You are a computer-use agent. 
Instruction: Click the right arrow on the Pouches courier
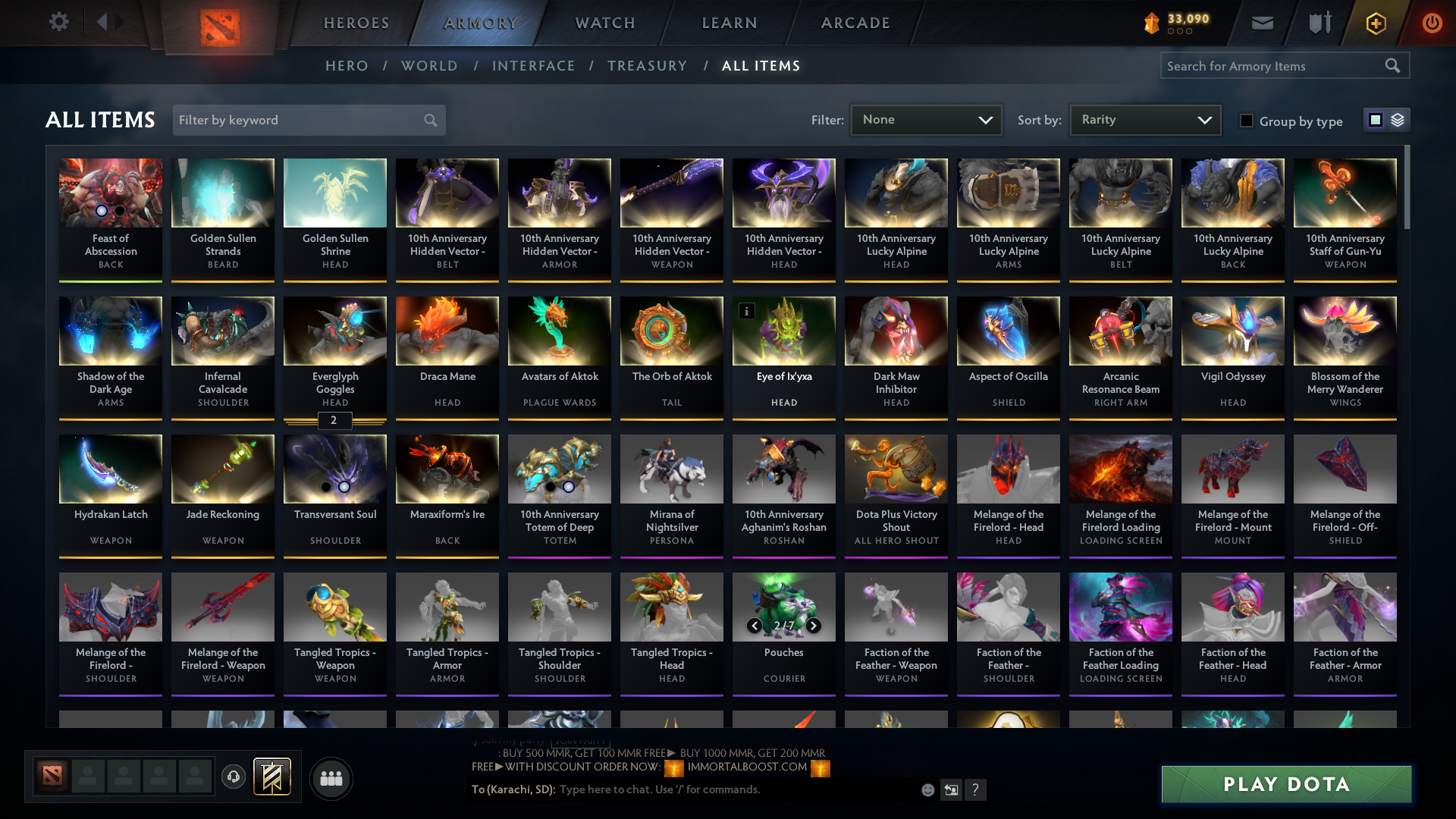(x=812, y=626)
